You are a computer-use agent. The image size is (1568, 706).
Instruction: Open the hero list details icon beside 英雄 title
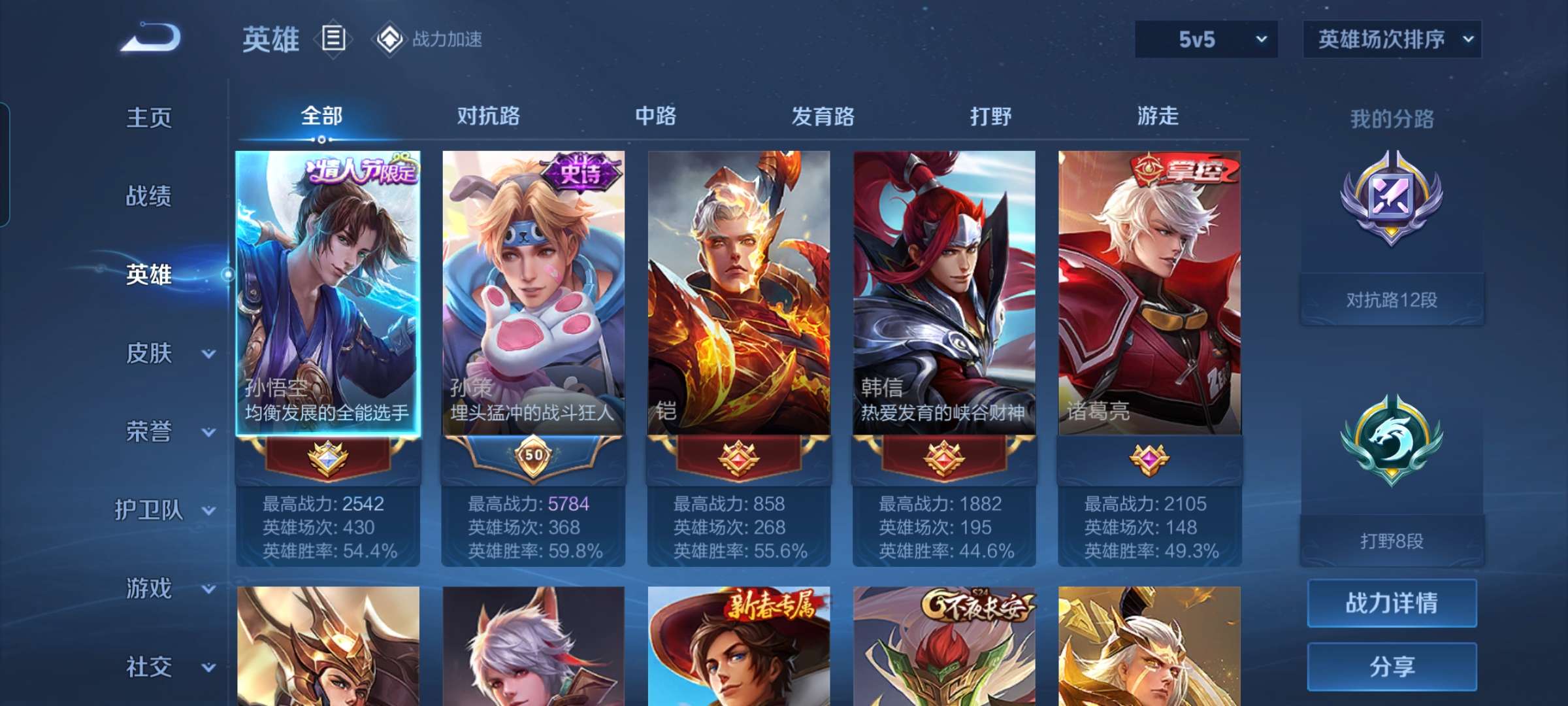[333, 39]
